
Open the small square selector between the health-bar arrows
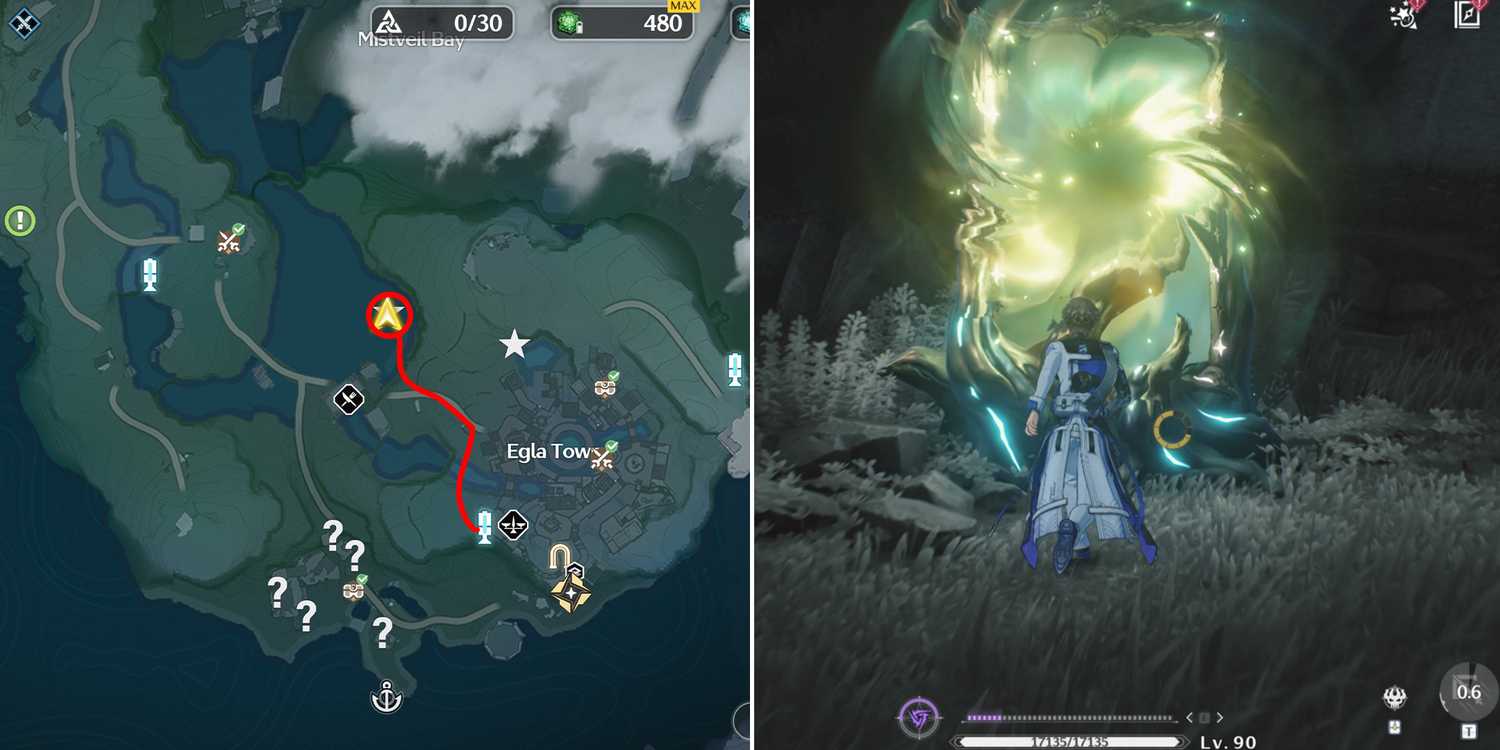pyautogui.click(x=1205, y=717)
